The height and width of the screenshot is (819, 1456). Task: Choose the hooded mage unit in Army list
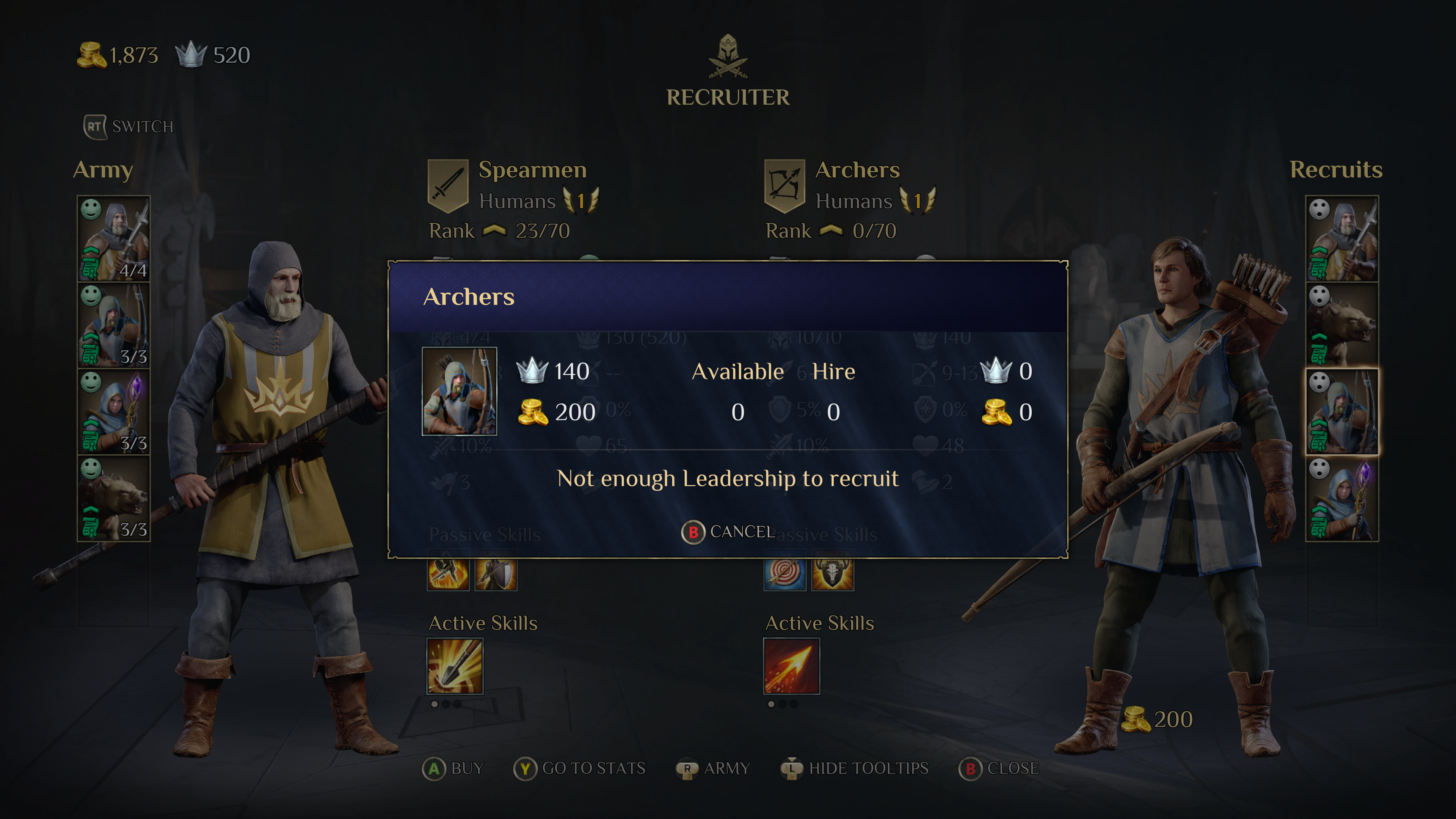[114, 411]
